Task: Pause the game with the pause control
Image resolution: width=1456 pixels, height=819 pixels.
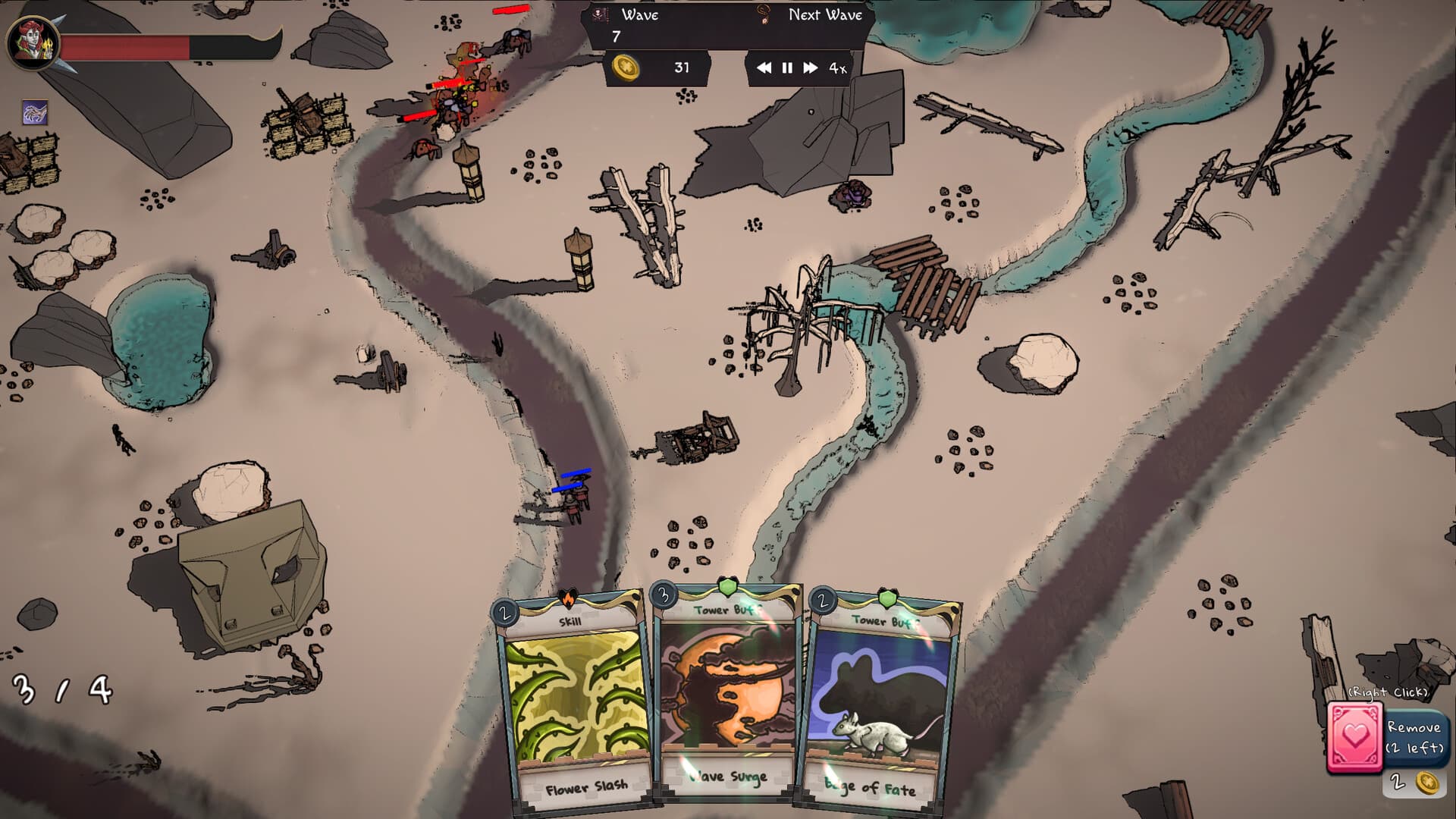Action: (786, 68)
